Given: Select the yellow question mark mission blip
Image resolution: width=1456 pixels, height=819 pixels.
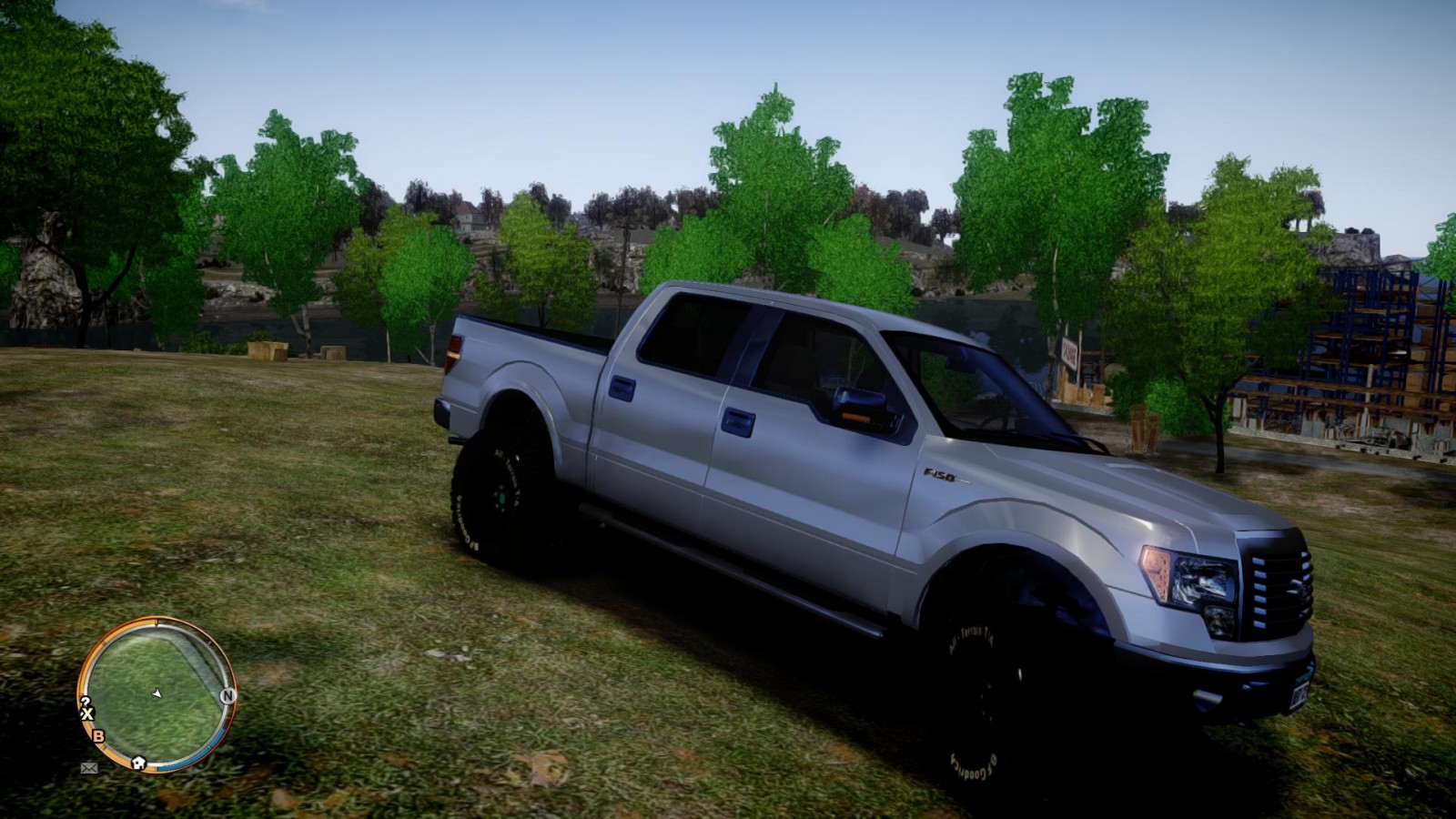Looking at the screenshot, I should 86,702.
